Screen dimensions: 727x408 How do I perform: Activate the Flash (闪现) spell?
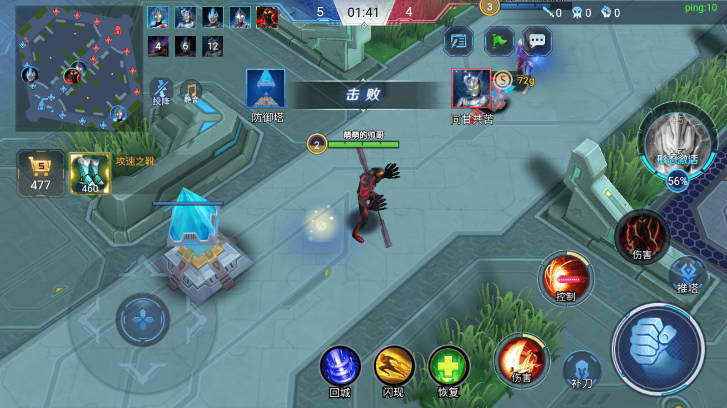pyautogui.click(x=394, y=365)
